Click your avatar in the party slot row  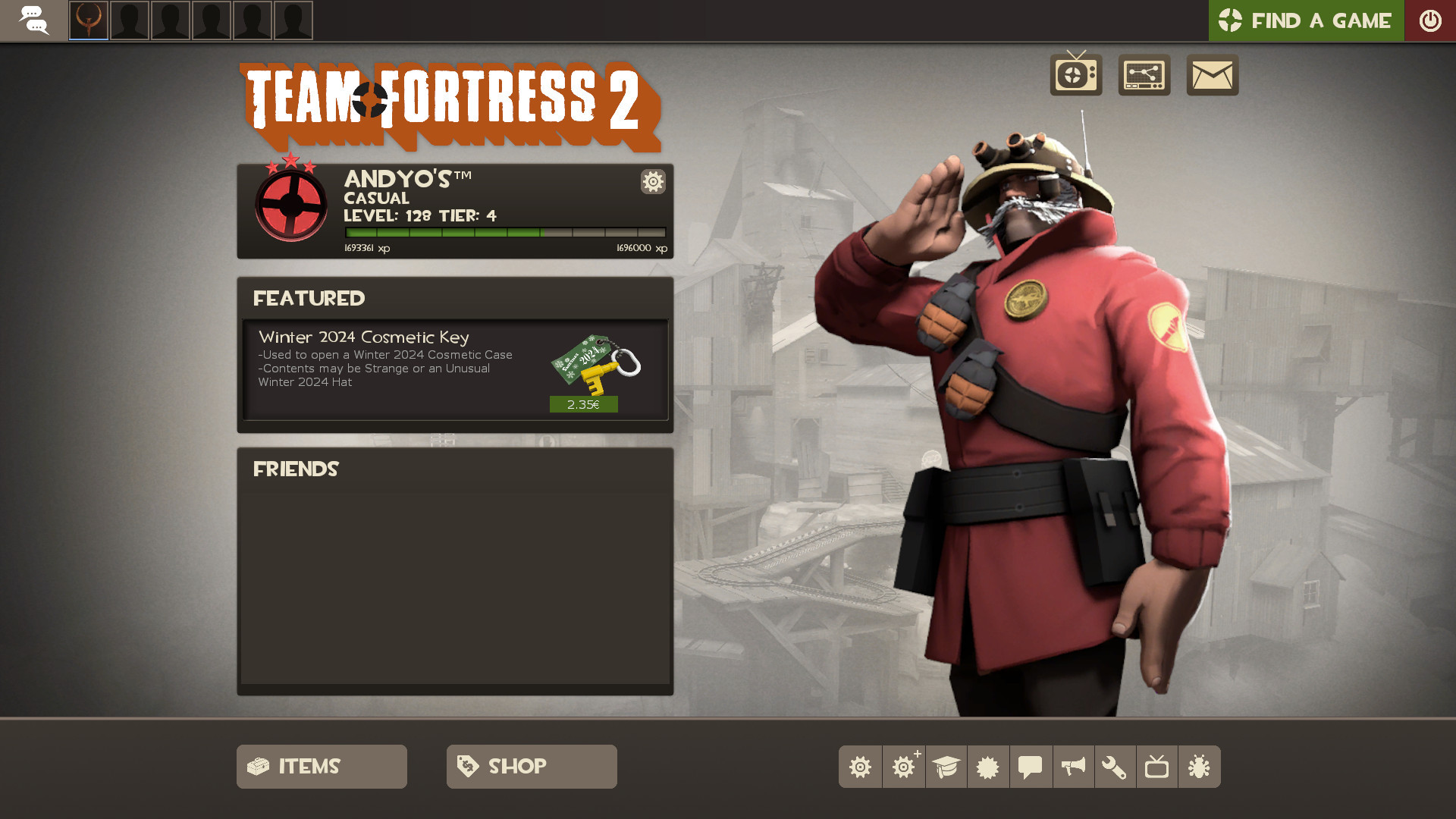pyautogui.click(x=89, y=21)
